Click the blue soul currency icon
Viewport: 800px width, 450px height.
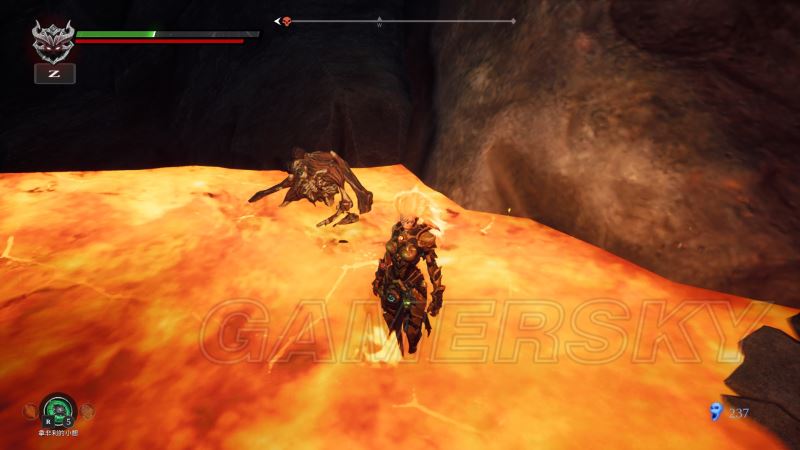point(714,410)
